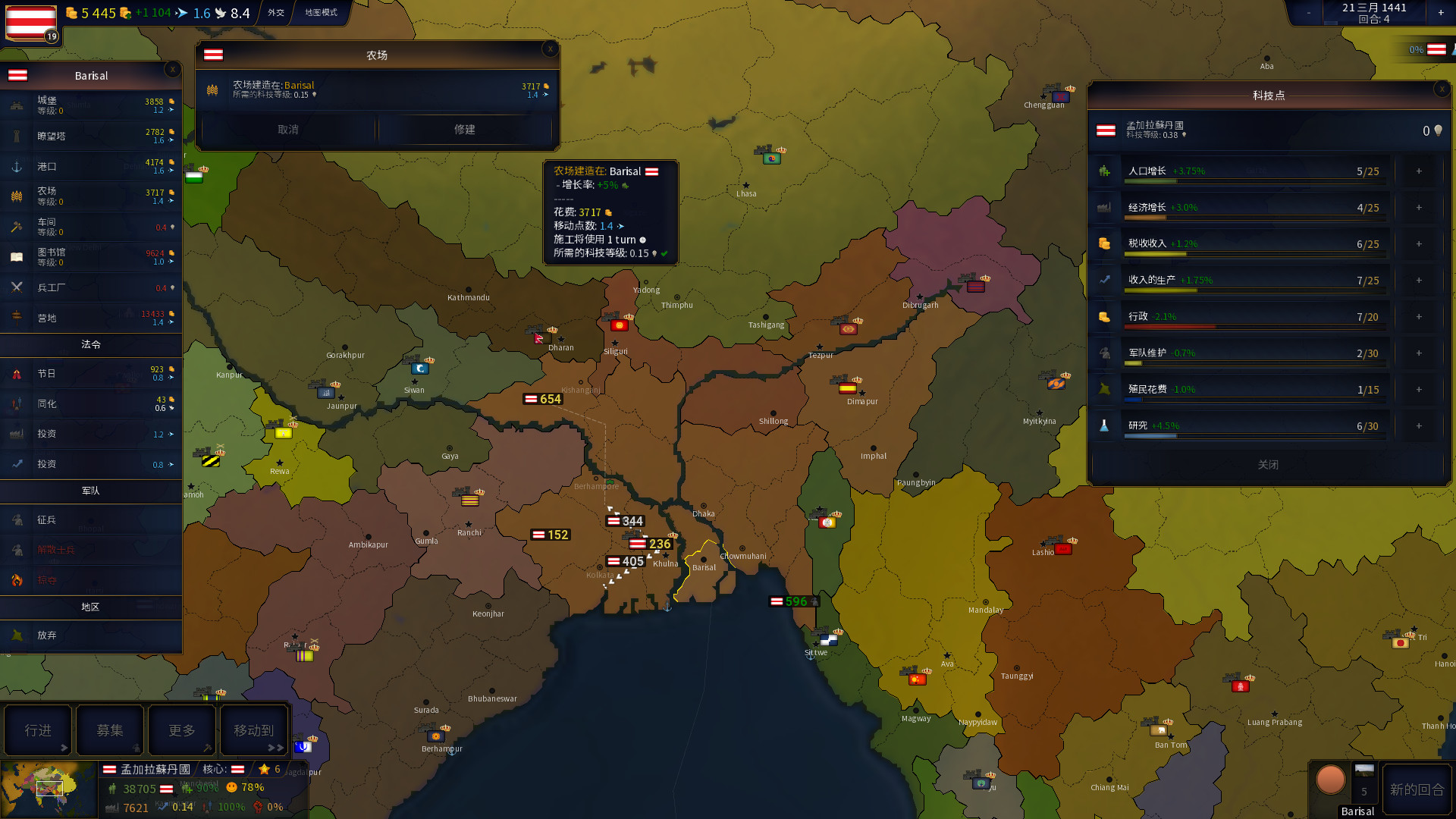The width and height of the screenshot is (1456, 819).
Task: Open the 图书馆 library building icon
Action: pyautogui.click(x=16, y=256)
